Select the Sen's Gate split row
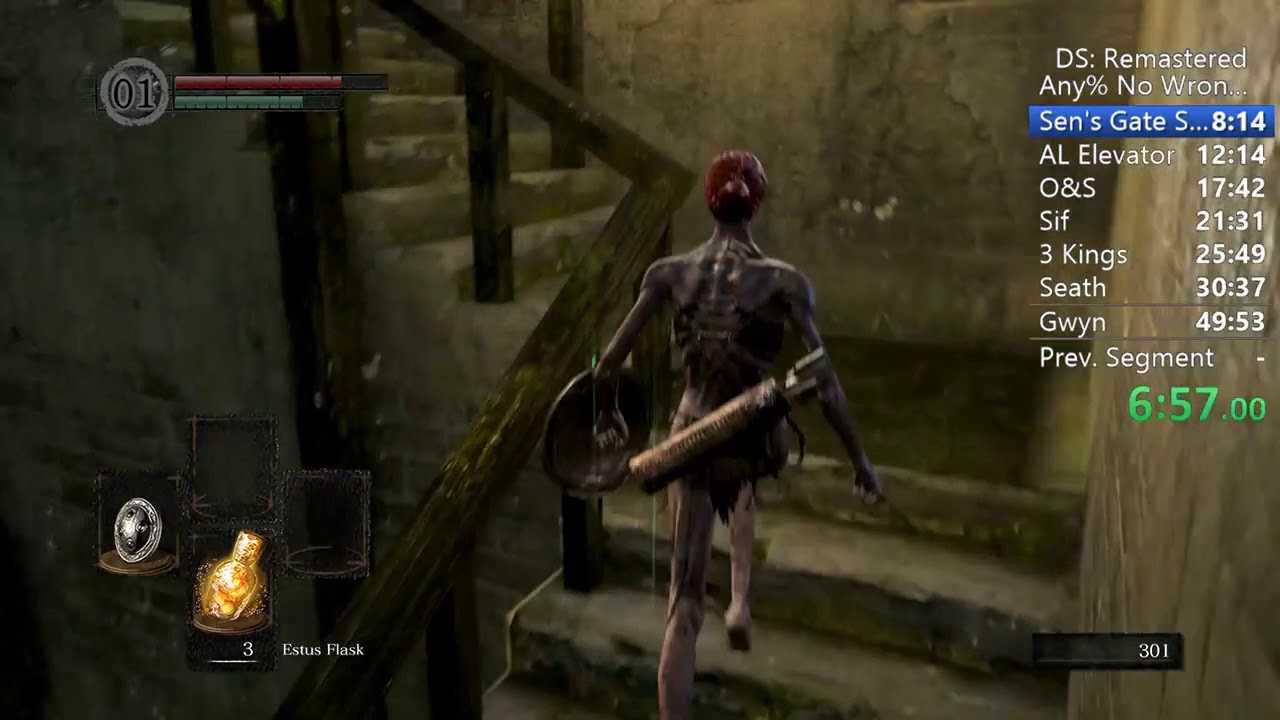Screen dimensions: 1280x720 coord(1151,122)
